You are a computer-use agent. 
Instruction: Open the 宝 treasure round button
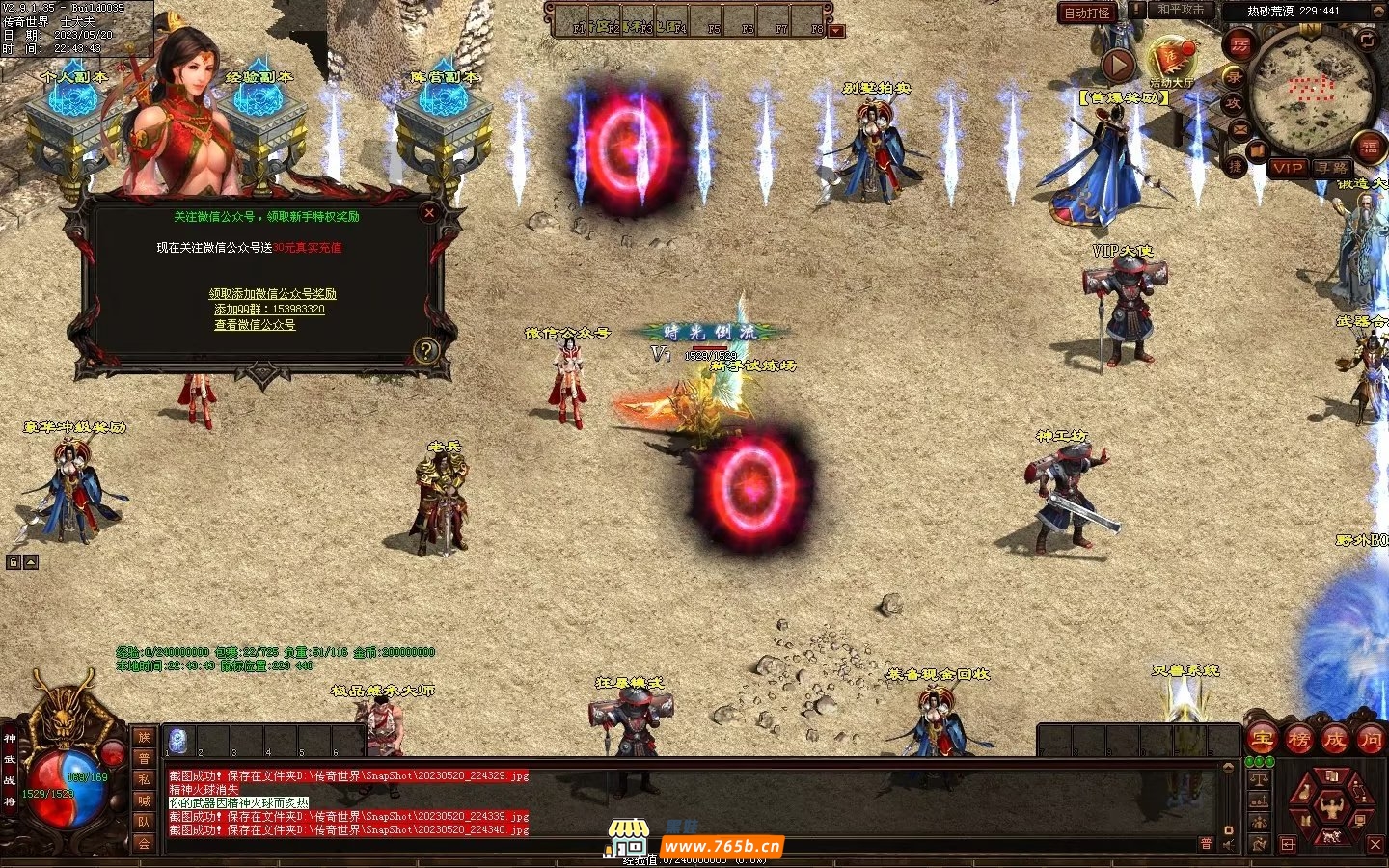point(1262,740)
